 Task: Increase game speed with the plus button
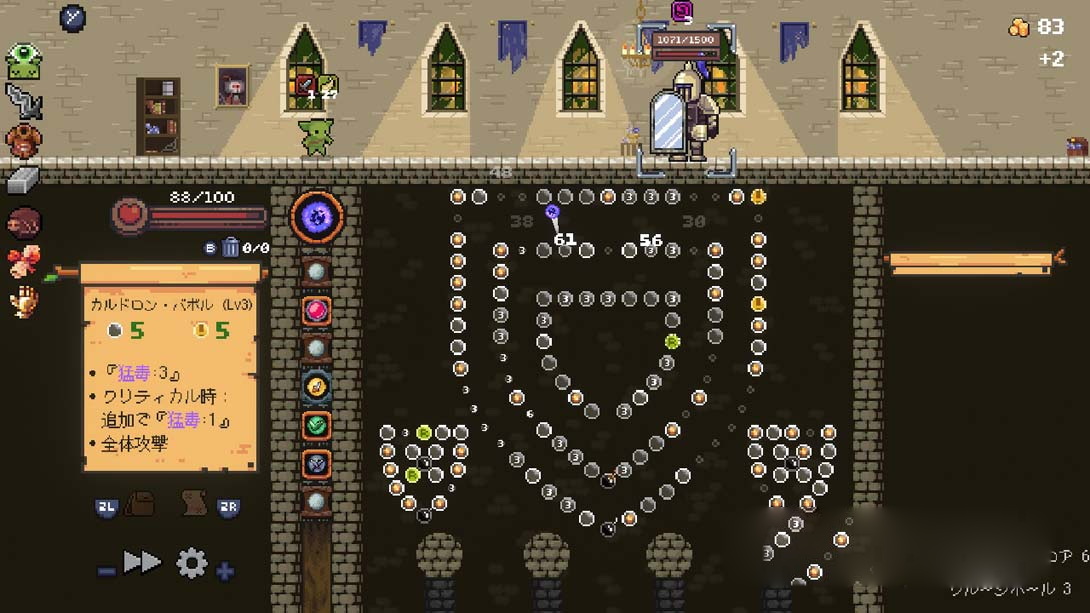225,571
